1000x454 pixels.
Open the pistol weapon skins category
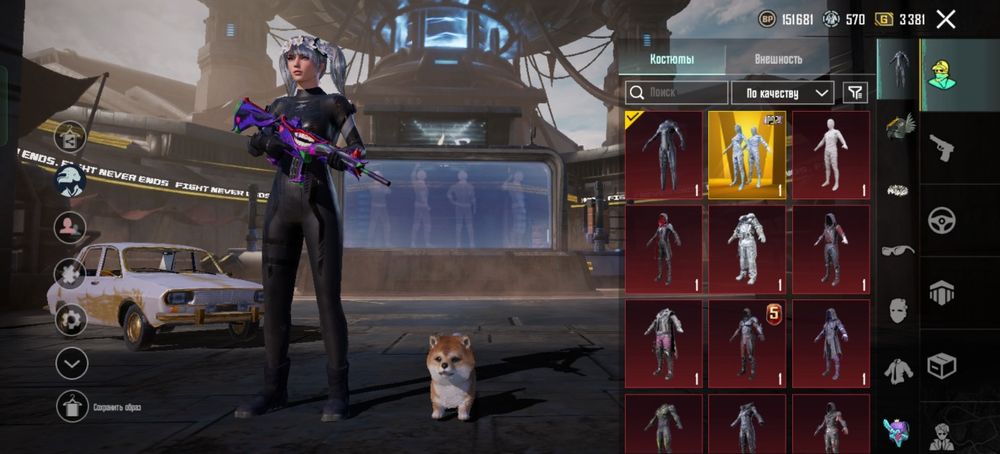941,148
